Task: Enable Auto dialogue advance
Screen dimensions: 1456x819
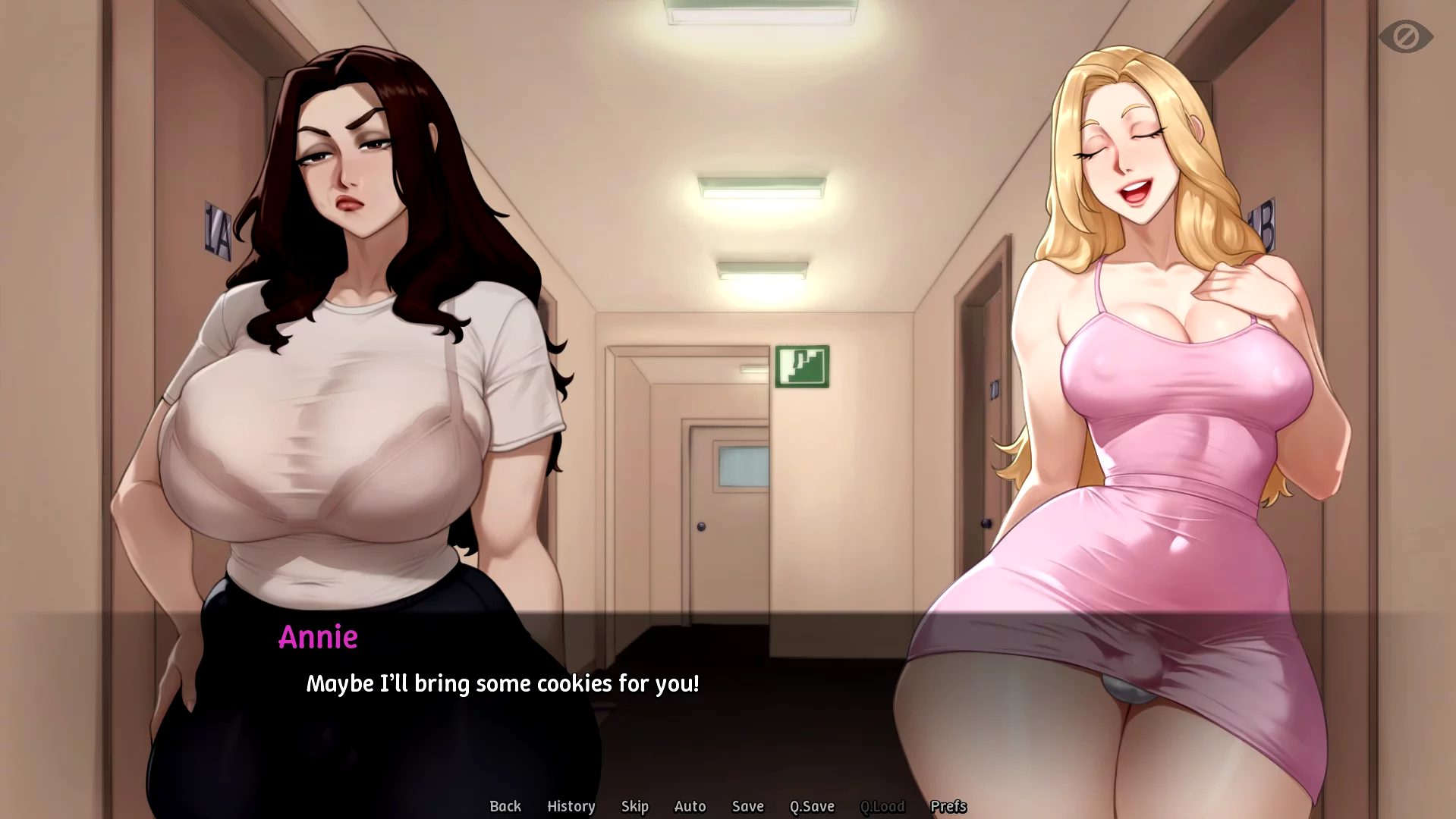Action: point(690,806)
